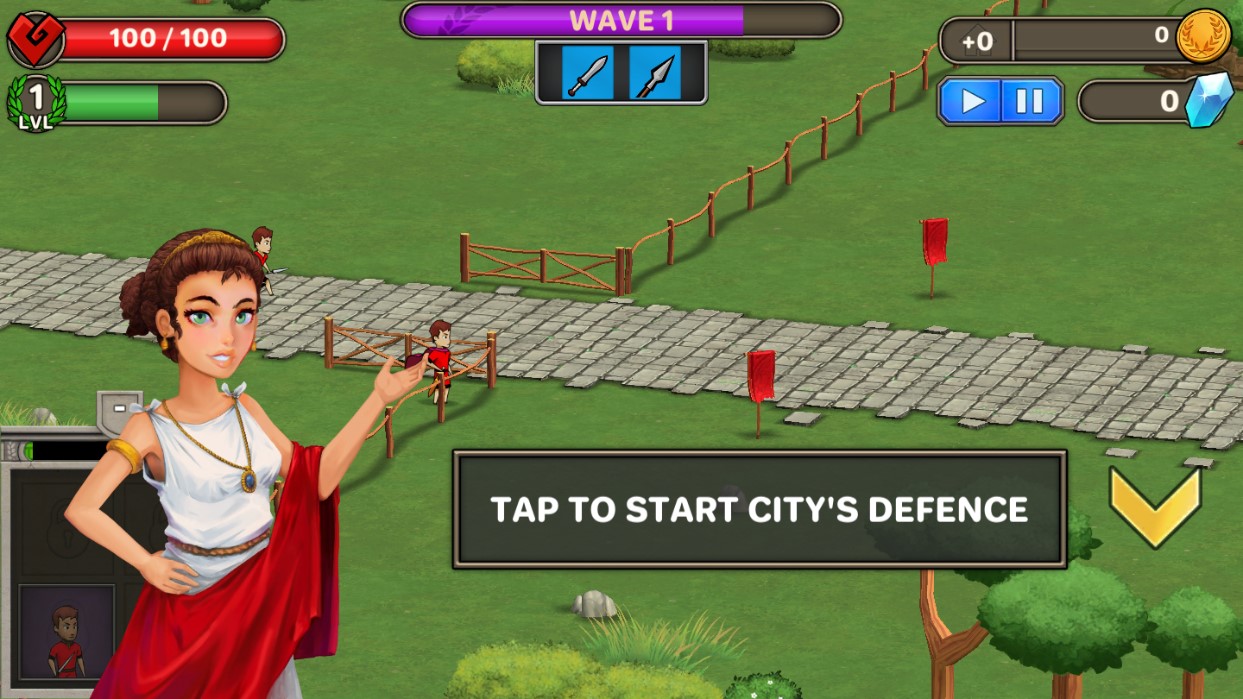Tap the "Tap to start city's defence" box

[759, 509]
